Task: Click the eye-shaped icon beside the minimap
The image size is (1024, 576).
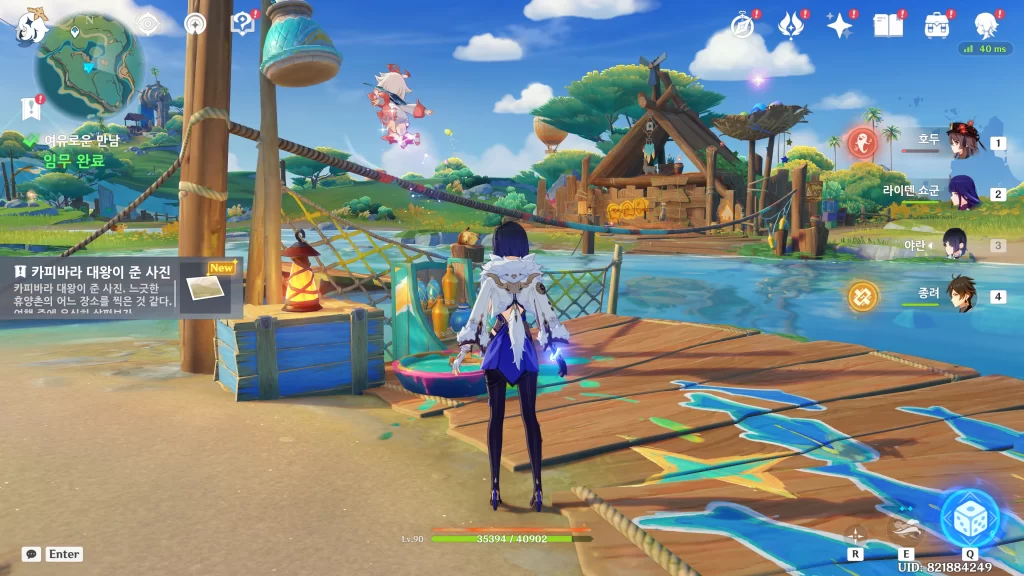Action: [x=147, y=23]
